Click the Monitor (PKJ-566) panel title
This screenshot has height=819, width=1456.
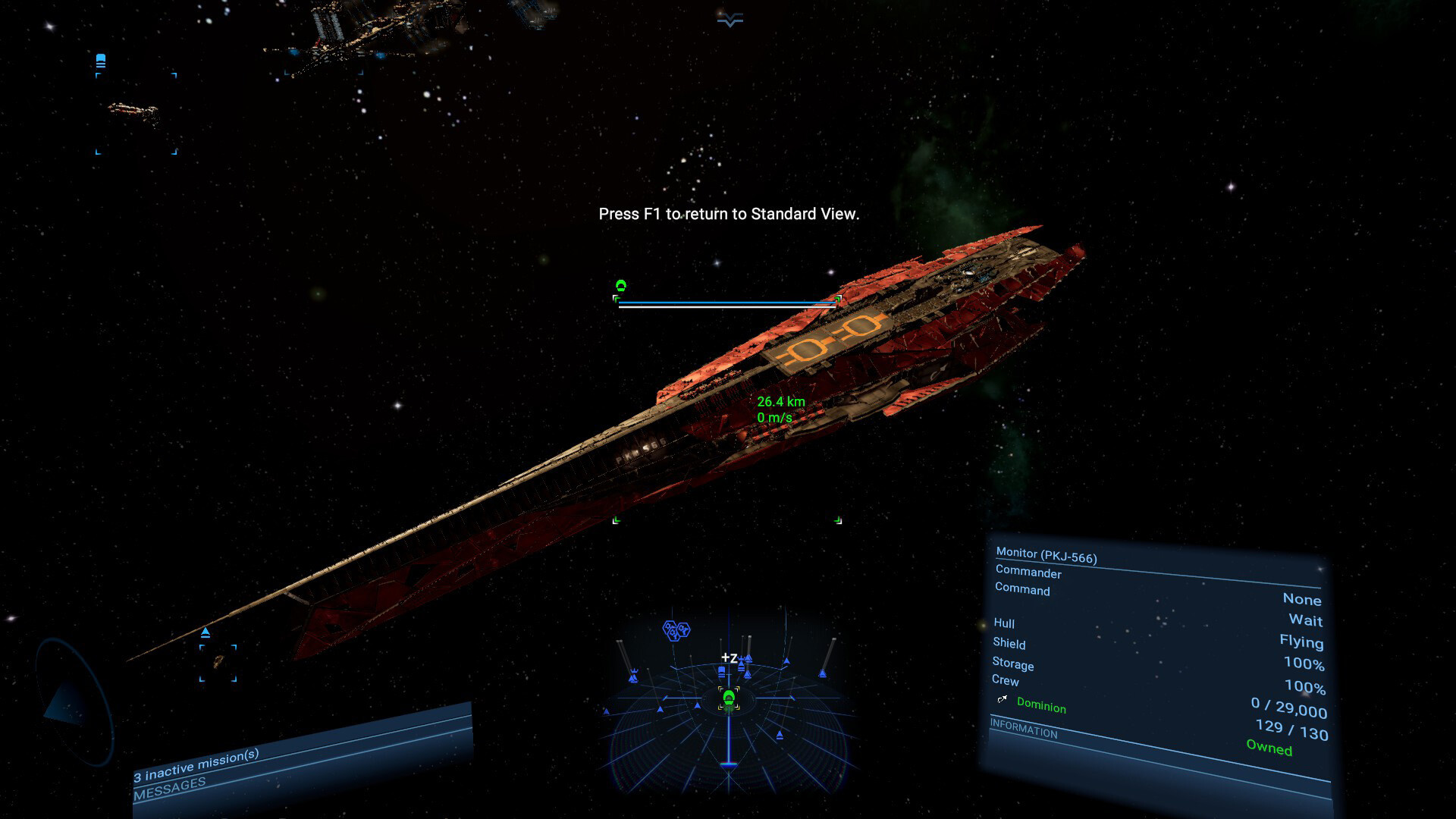tap(1046, 555)
